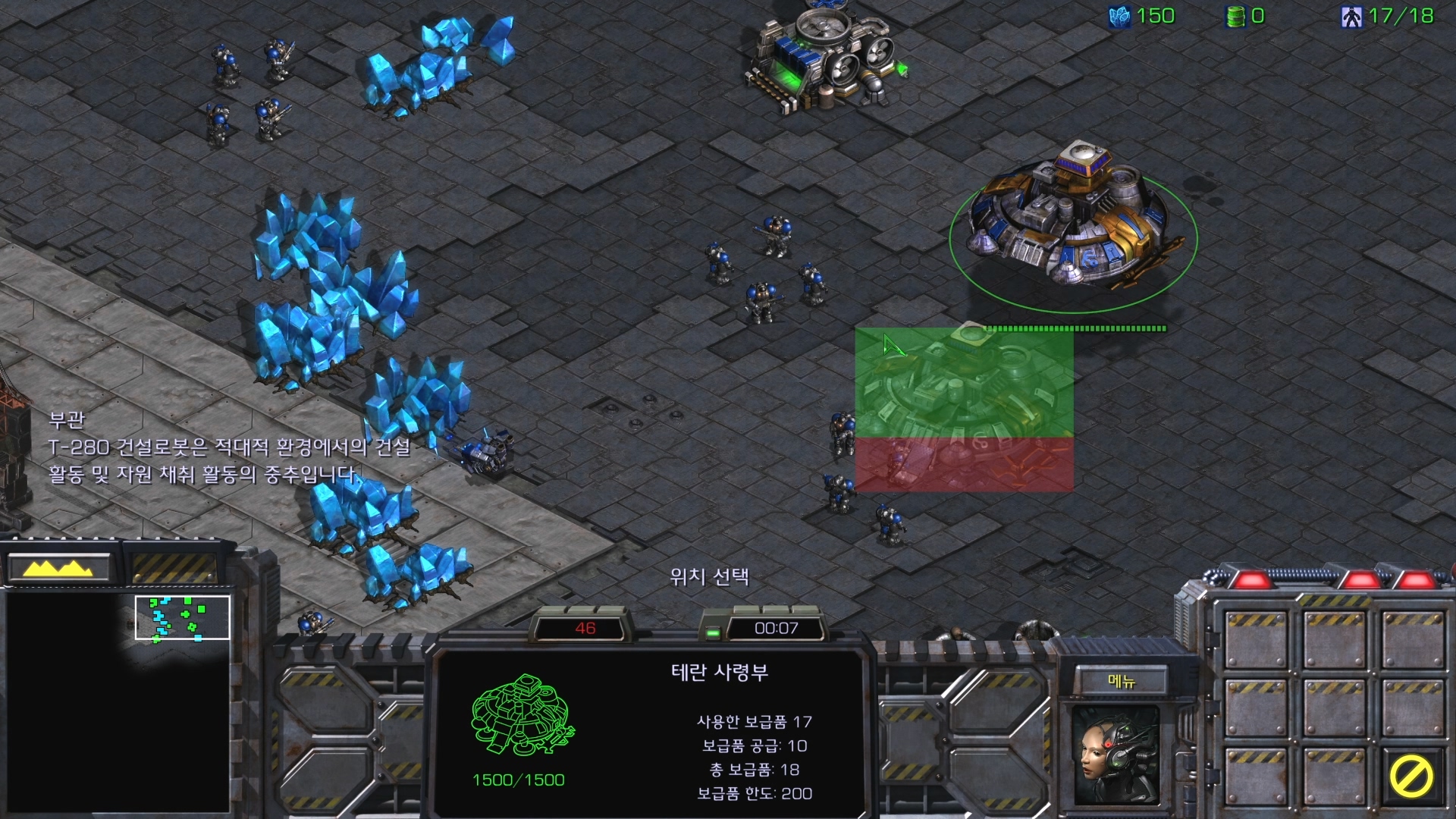
Task: Open the 메뉴 game menu
Action: (x=1121, y=681)
